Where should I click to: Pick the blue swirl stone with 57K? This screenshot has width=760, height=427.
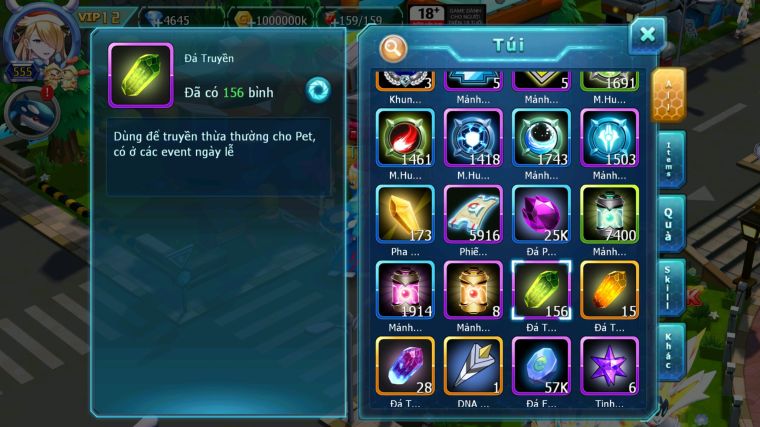541,365
